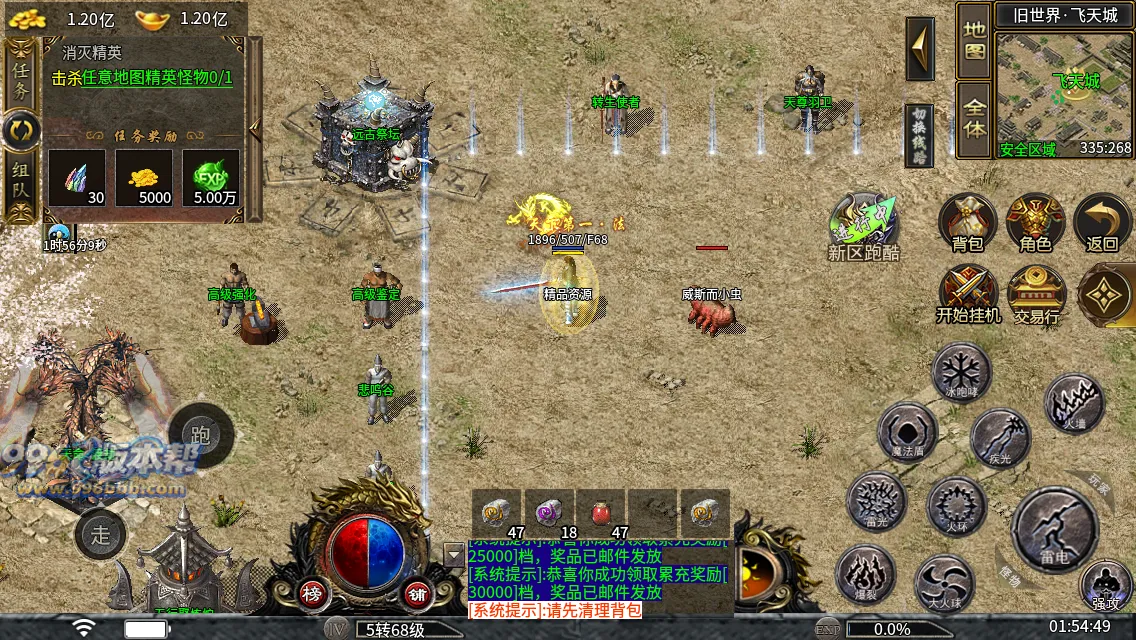This screenshot has width=1136, height=640.
Task: Start auto-combat with 开始挂机
Action: coord(967,292)
